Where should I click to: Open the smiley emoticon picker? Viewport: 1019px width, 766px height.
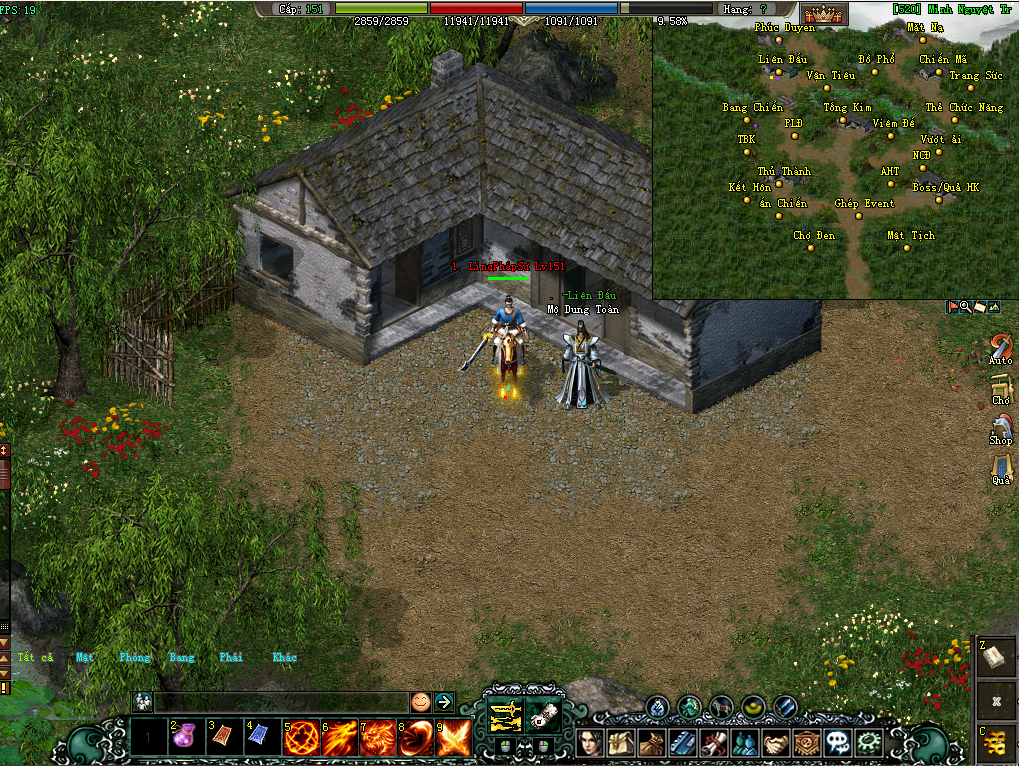point(421,702)
